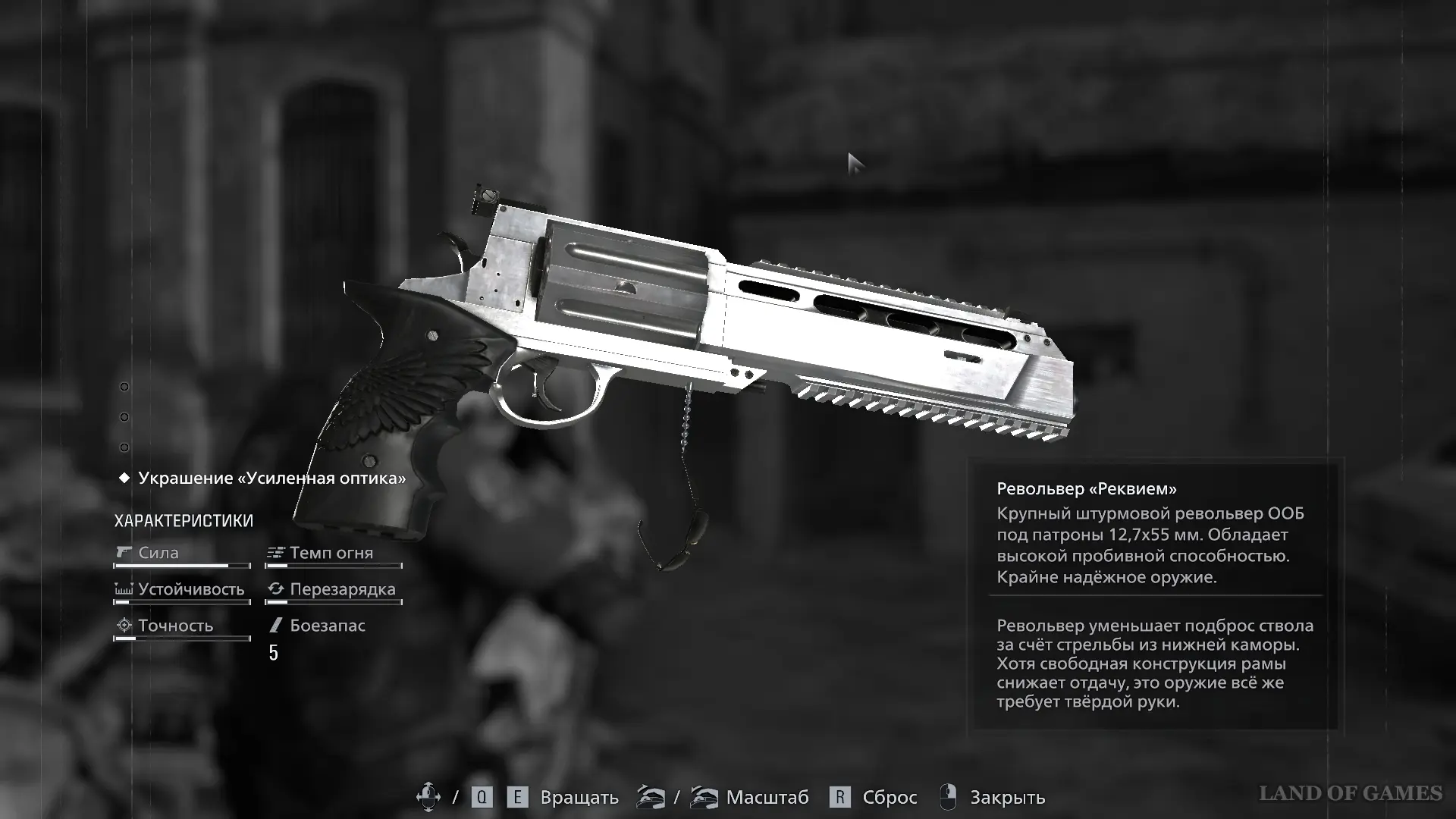Close the weapon view via «Закрыть»
Screen dimensions: 1456x819
1007,798
